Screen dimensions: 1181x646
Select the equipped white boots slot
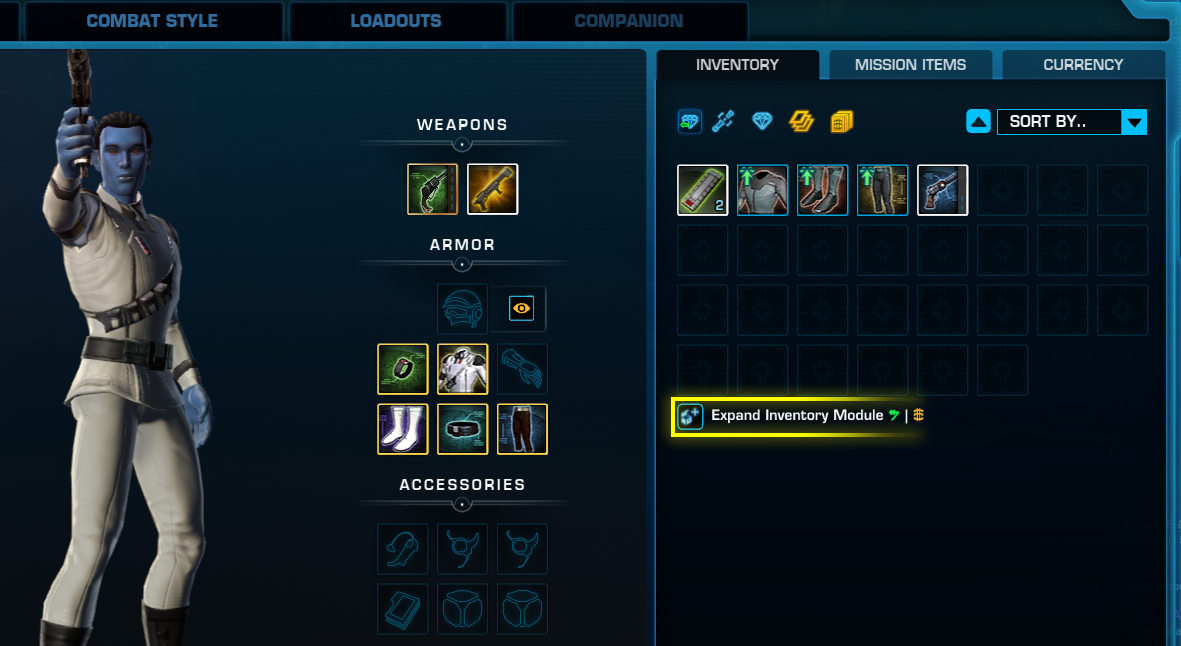402,429
